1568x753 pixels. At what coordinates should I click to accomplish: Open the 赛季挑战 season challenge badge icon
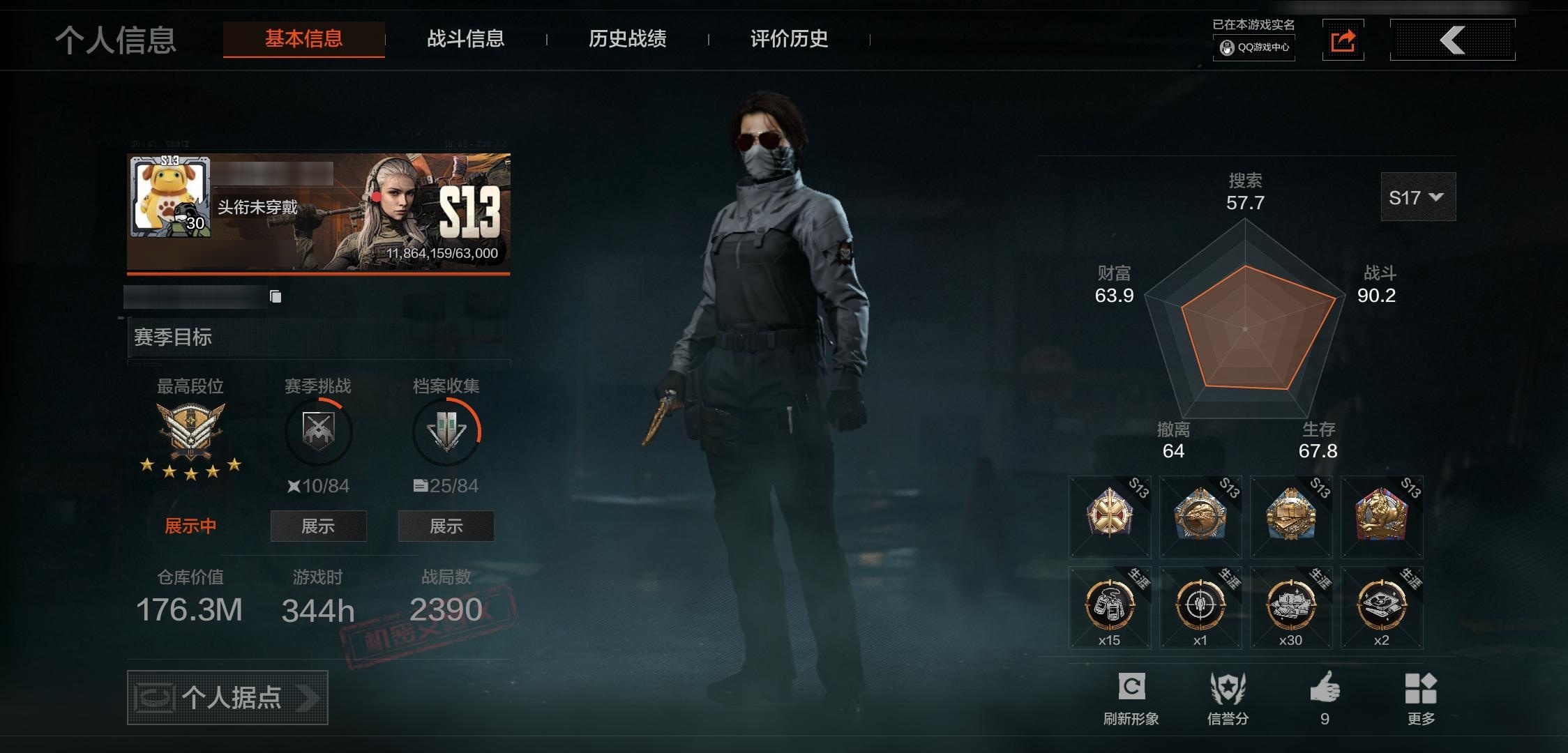coord(317,431)
